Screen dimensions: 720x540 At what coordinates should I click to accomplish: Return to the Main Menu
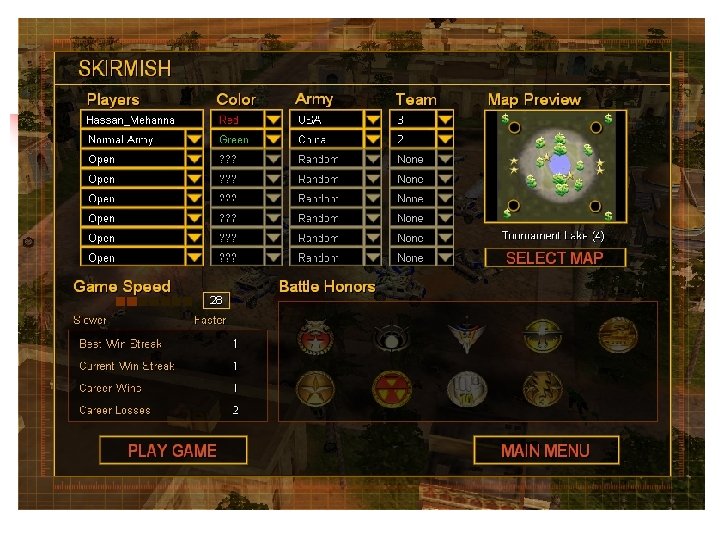pyautogui.click(x=545, y=450)
